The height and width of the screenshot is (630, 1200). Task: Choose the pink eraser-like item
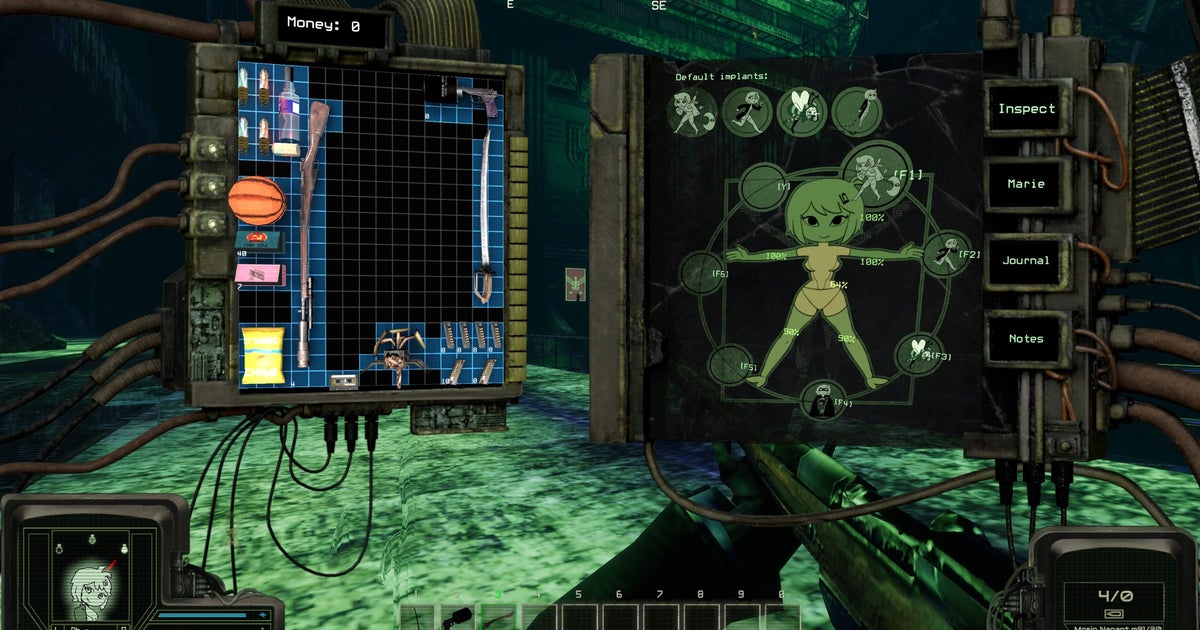tap(259, 274)
